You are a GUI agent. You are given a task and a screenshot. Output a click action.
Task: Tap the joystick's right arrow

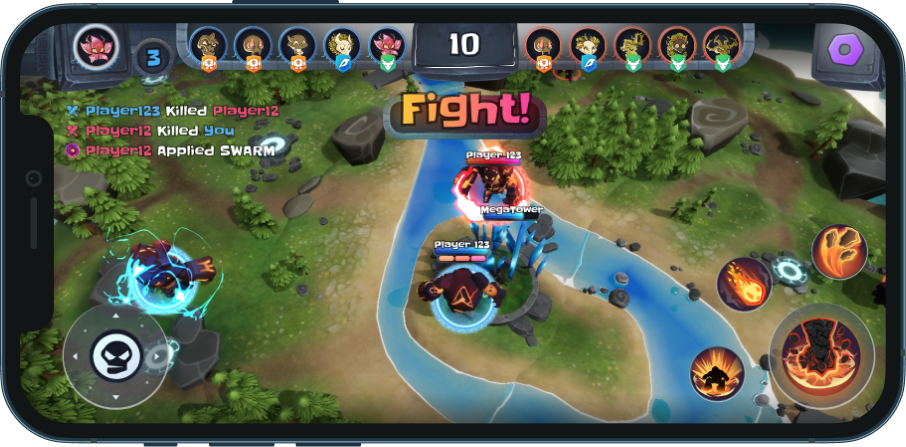click(x=154, y=355)
